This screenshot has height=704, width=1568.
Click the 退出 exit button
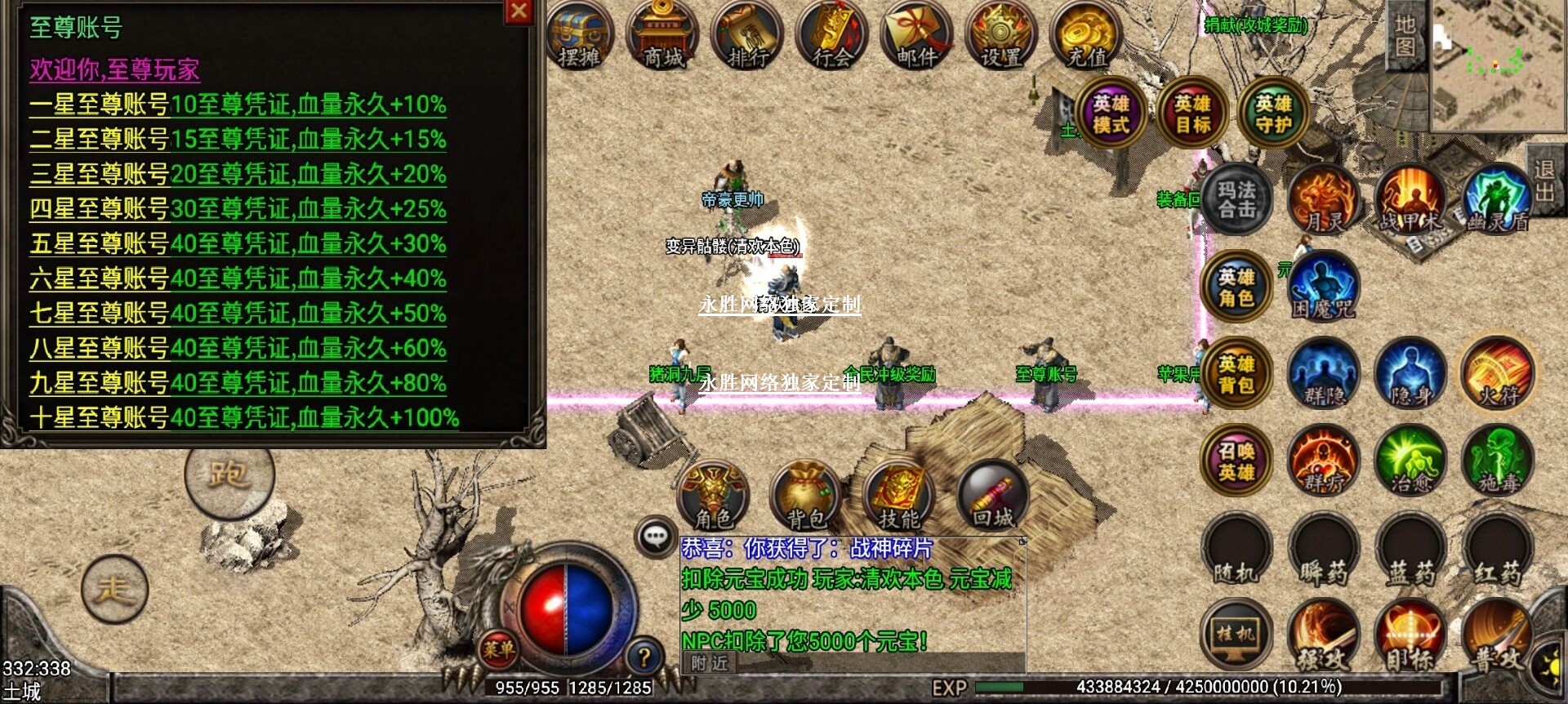(1544, 180)
